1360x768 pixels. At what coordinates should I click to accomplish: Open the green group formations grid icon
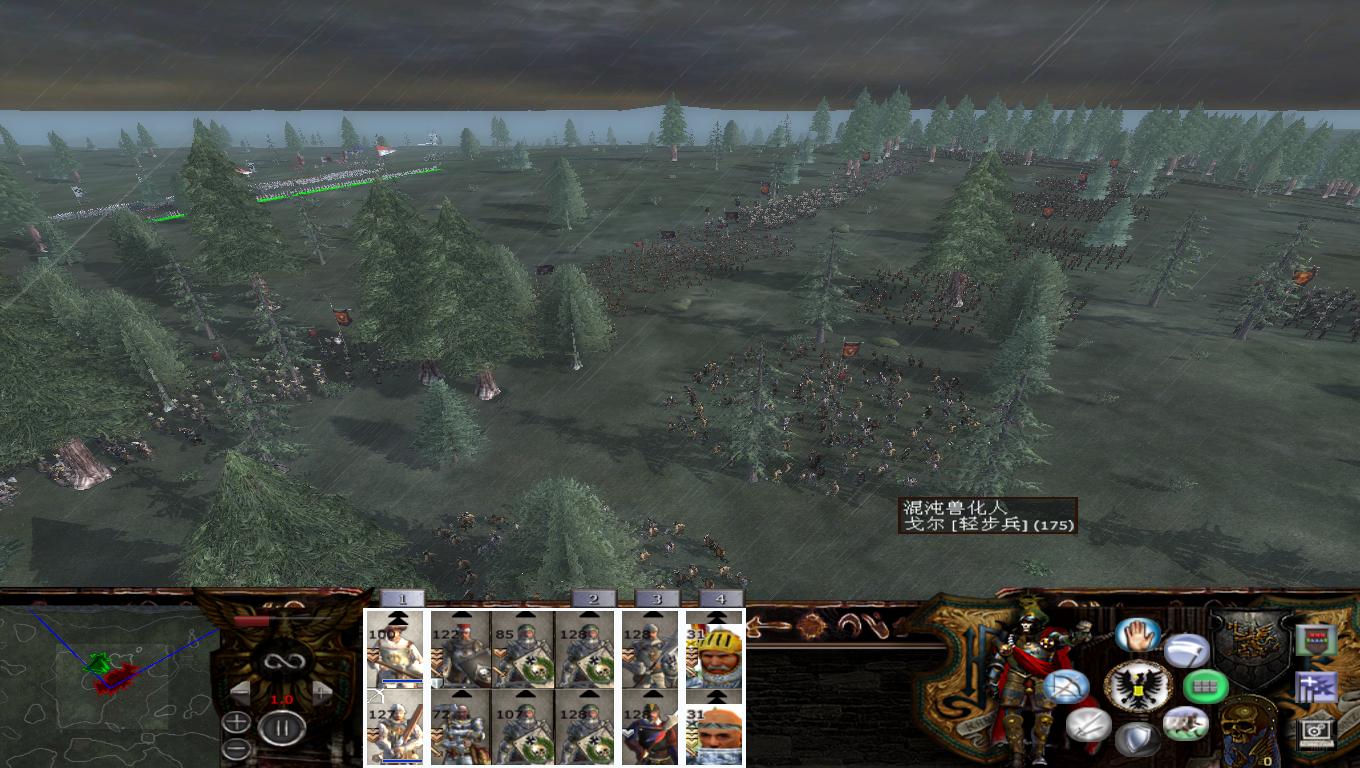pyautogui.click(x=1207, y=685)
